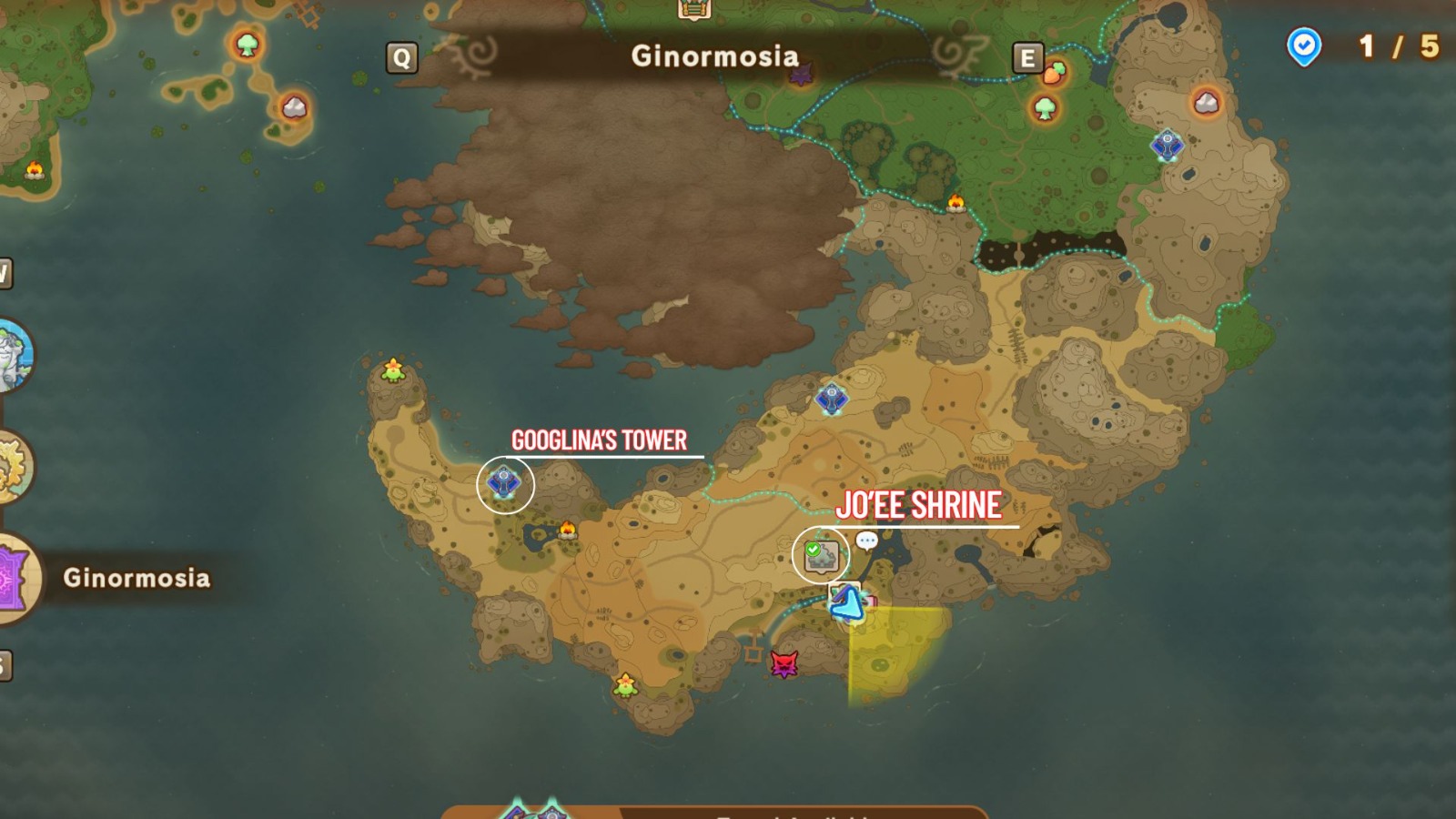The height and width of the screenshot is (819, 1456).
Task: Click the Ginormosia title at top of map
Action: pyautogui.click(x=713, y=56)
